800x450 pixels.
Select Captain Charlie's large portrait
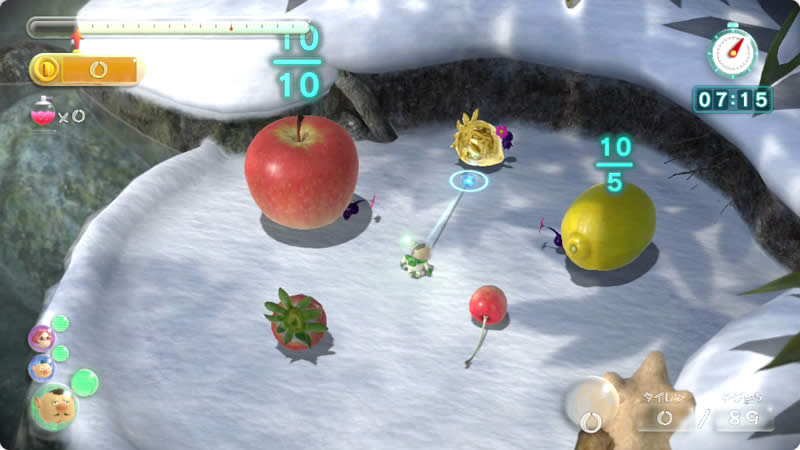click(x=53, y=406)
